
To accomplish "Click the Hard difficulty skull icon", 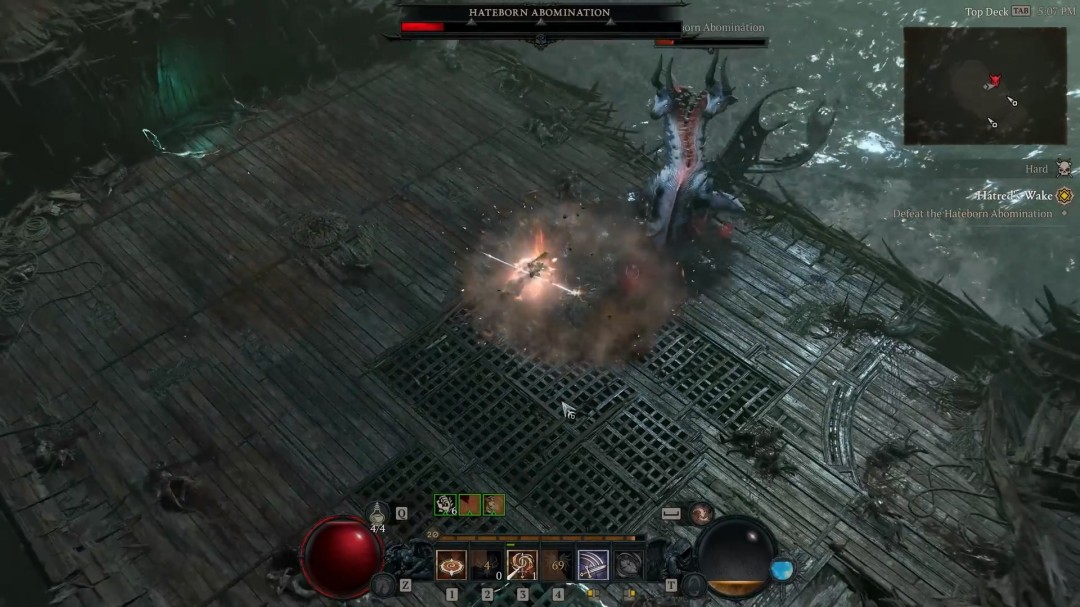I will pyautogui.click(x=1063, y=168).
